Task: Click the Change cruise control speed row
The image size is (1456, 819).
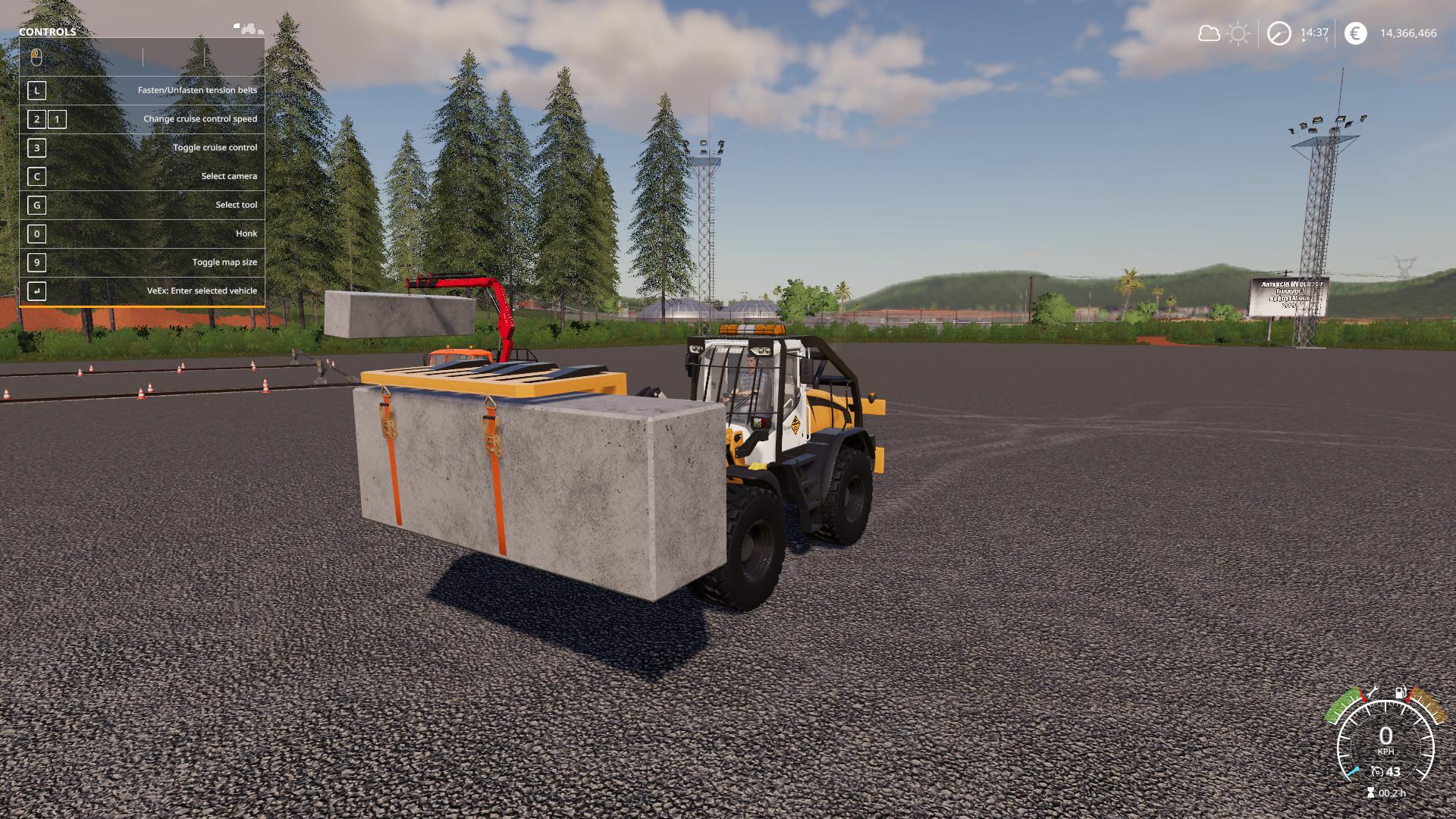Action: [x=144, y=118]
